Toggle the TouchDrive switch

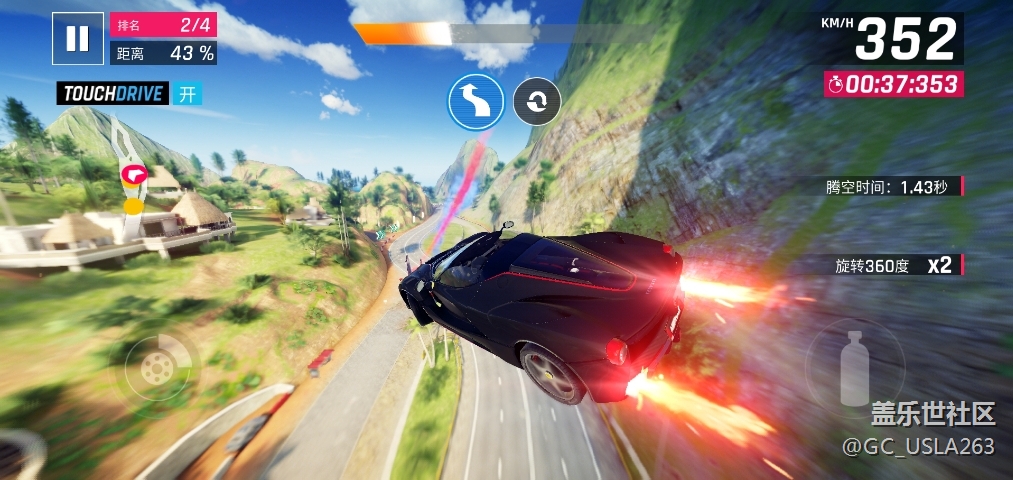[186, 94]
